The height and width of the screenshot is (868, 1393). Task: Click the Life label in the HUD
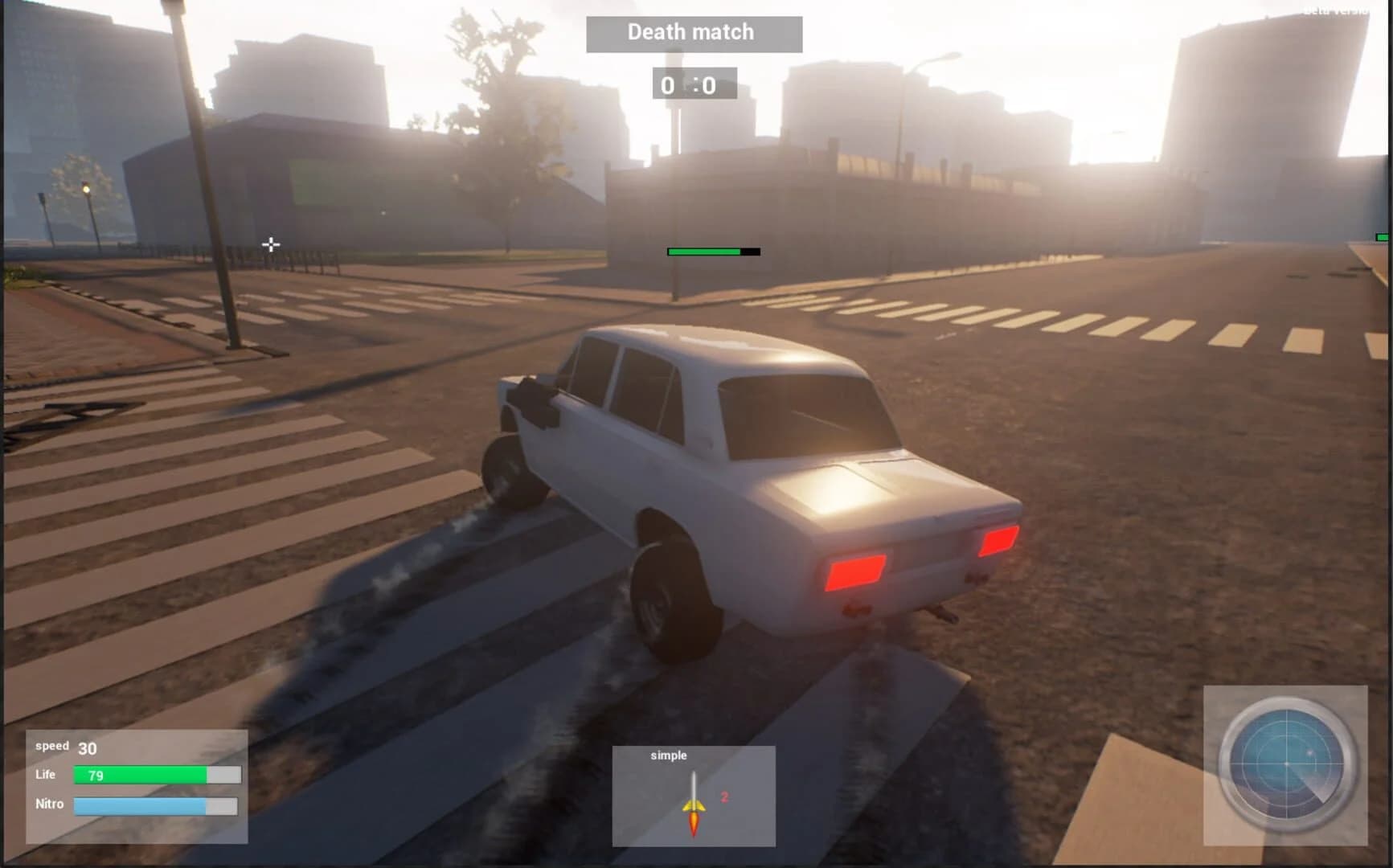click(45, 775)
